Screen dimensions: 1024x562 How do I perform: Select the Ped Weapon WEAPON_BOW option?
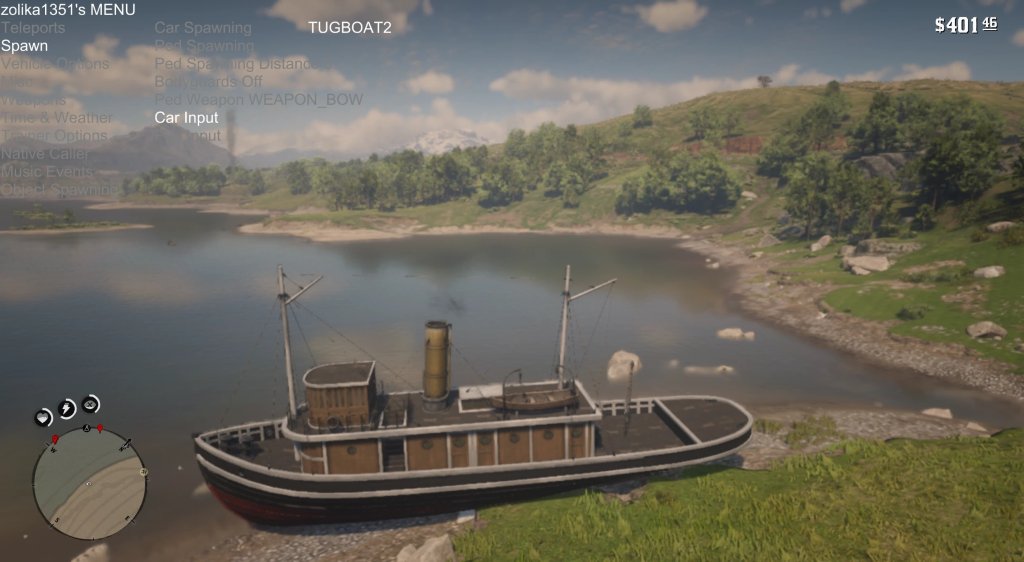(x=258, y=100)
